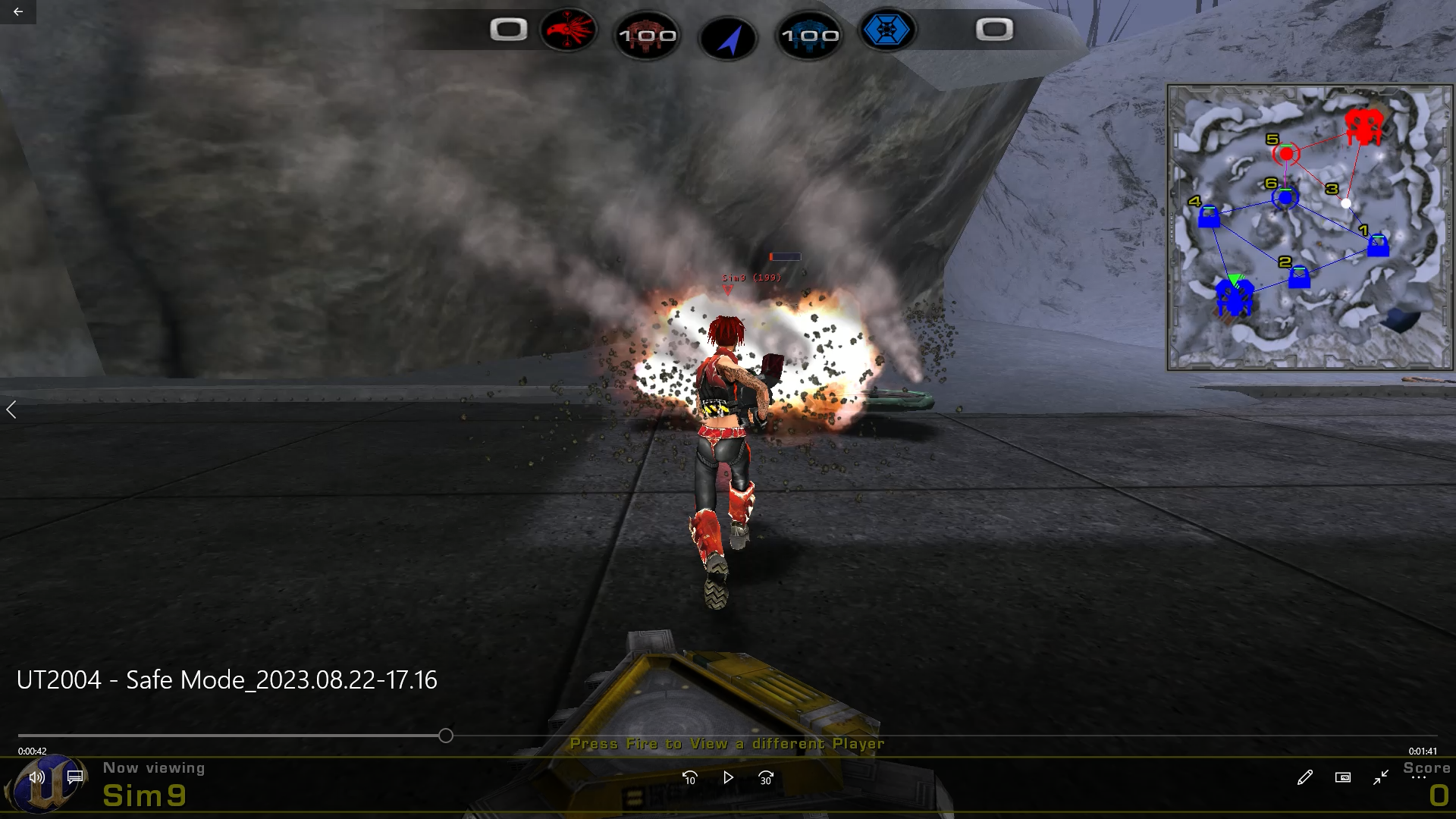Screen dimensions: 1456x819
Task: Click the red power core on the minimap
Action: (x=1363, y=126)
